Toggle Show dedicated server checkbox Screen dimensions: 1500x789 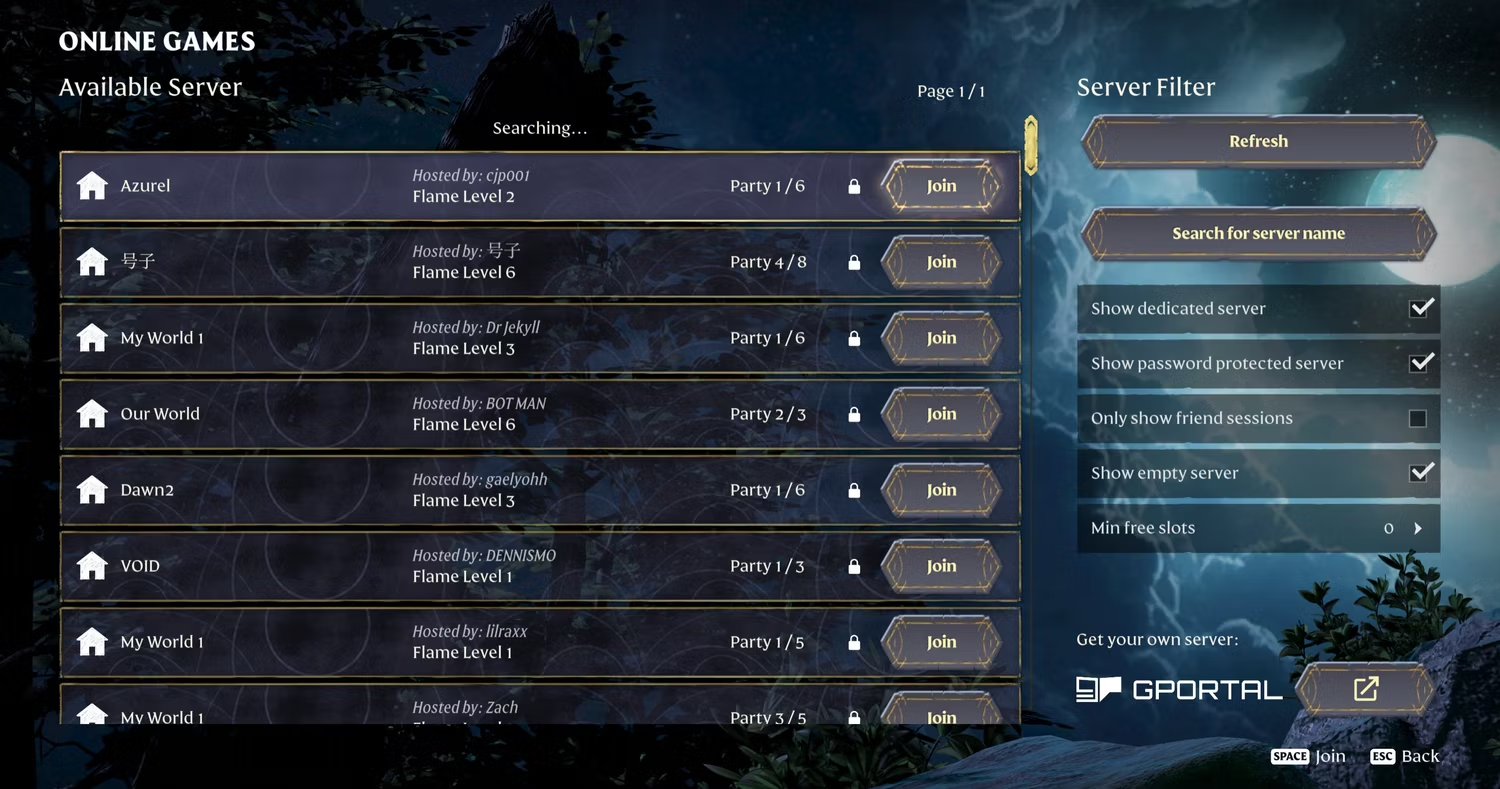[1420, 308]
